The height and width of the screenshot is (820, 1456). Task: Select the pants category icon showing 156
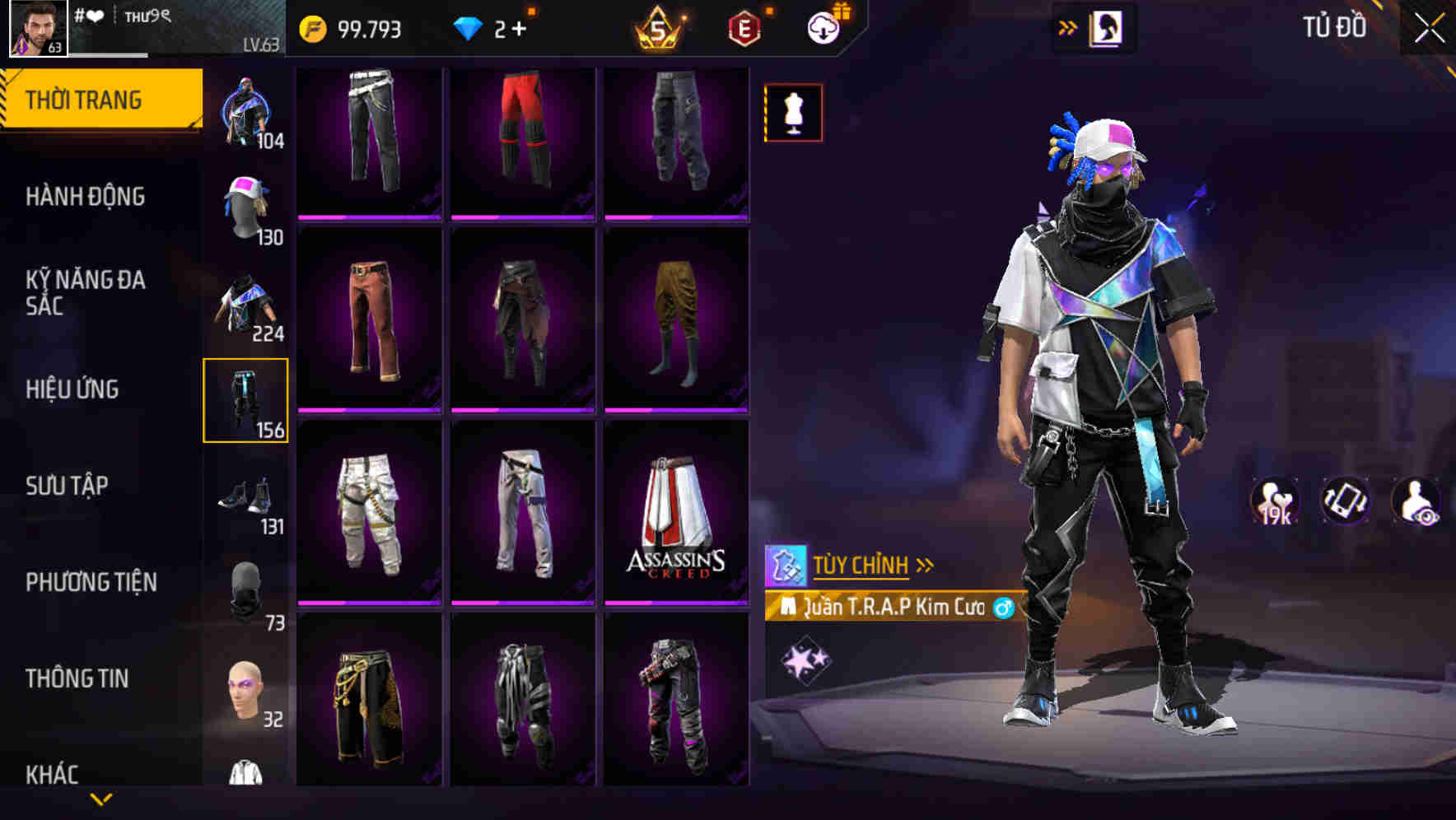246,401
